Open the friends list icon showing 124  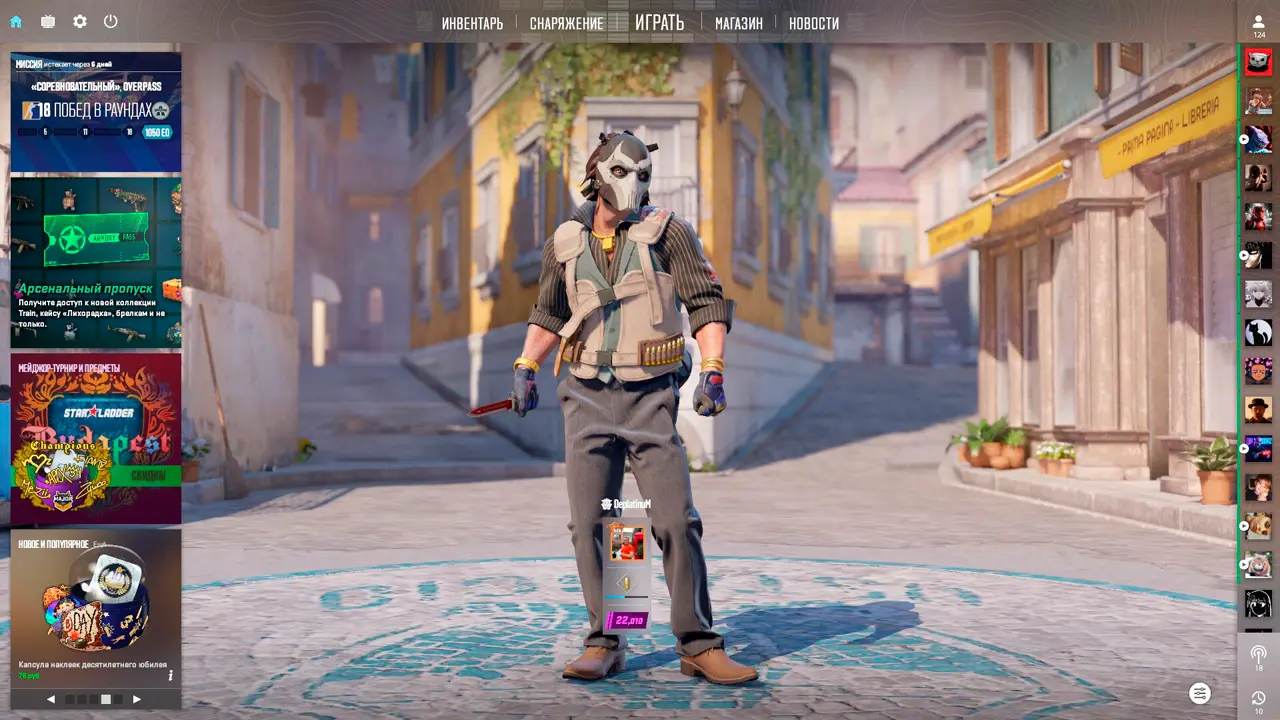(1258, 24)
